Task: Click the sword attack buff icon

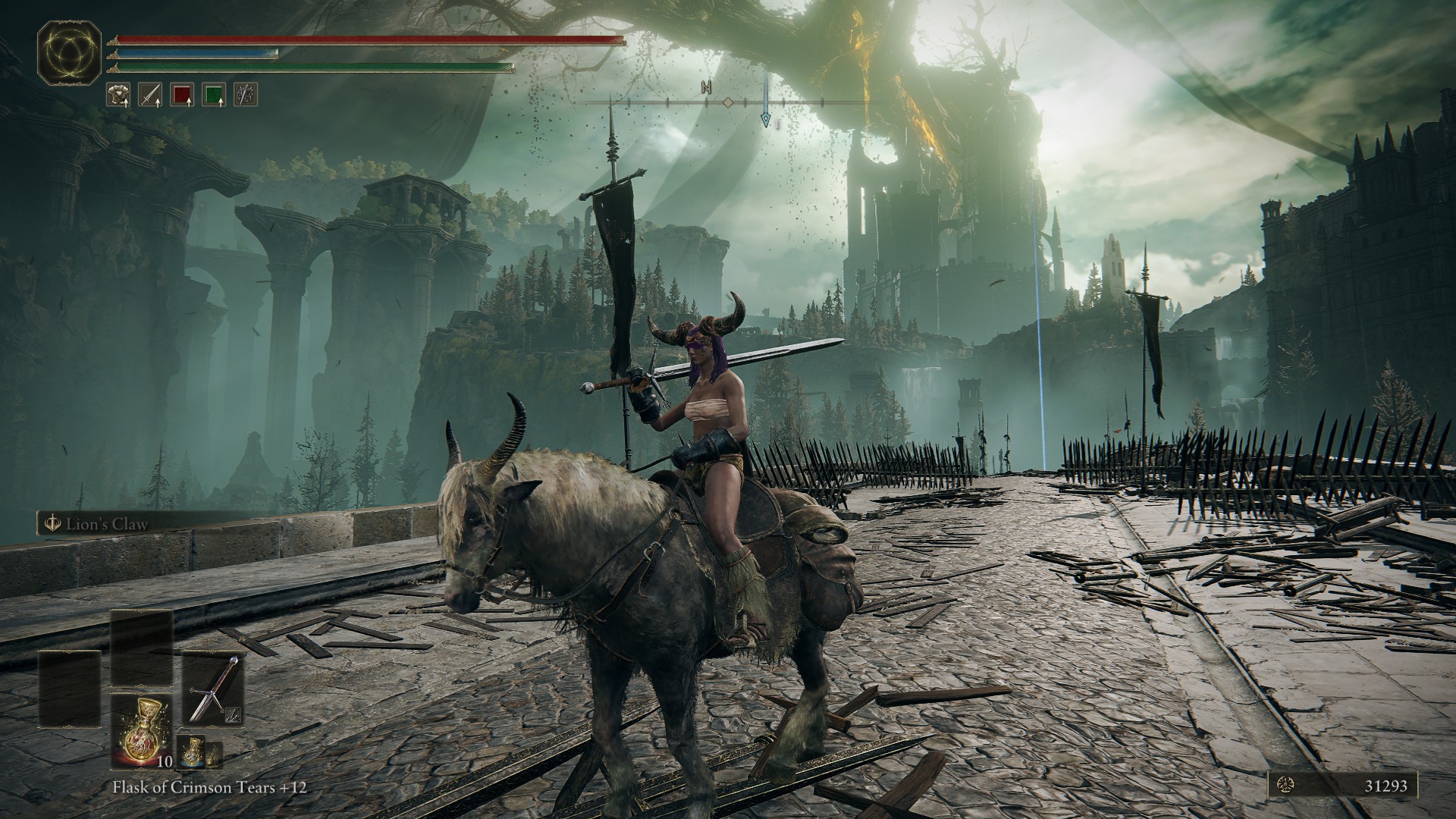Action: coord(150,94)
